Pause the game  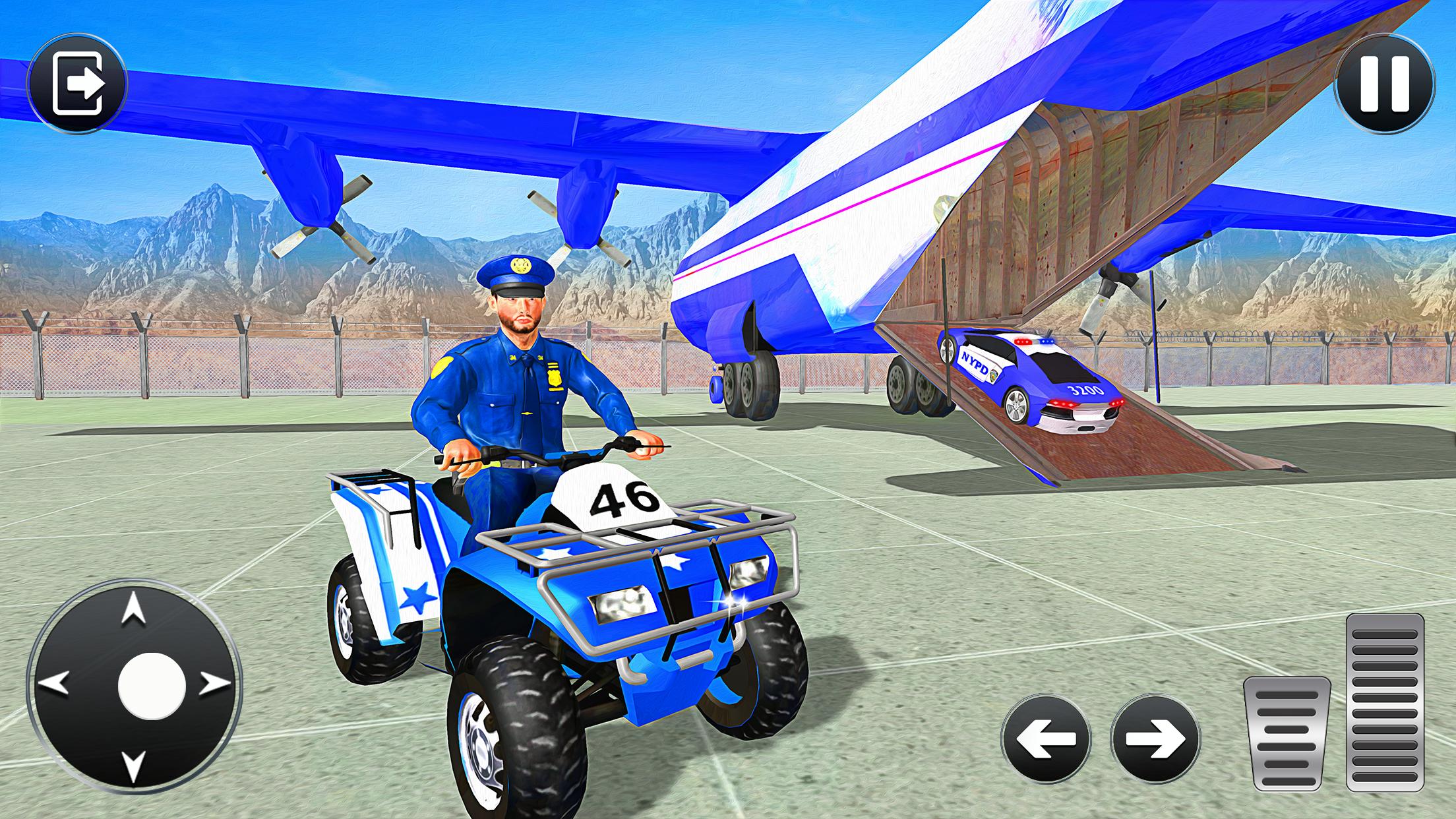[1383, 82]
